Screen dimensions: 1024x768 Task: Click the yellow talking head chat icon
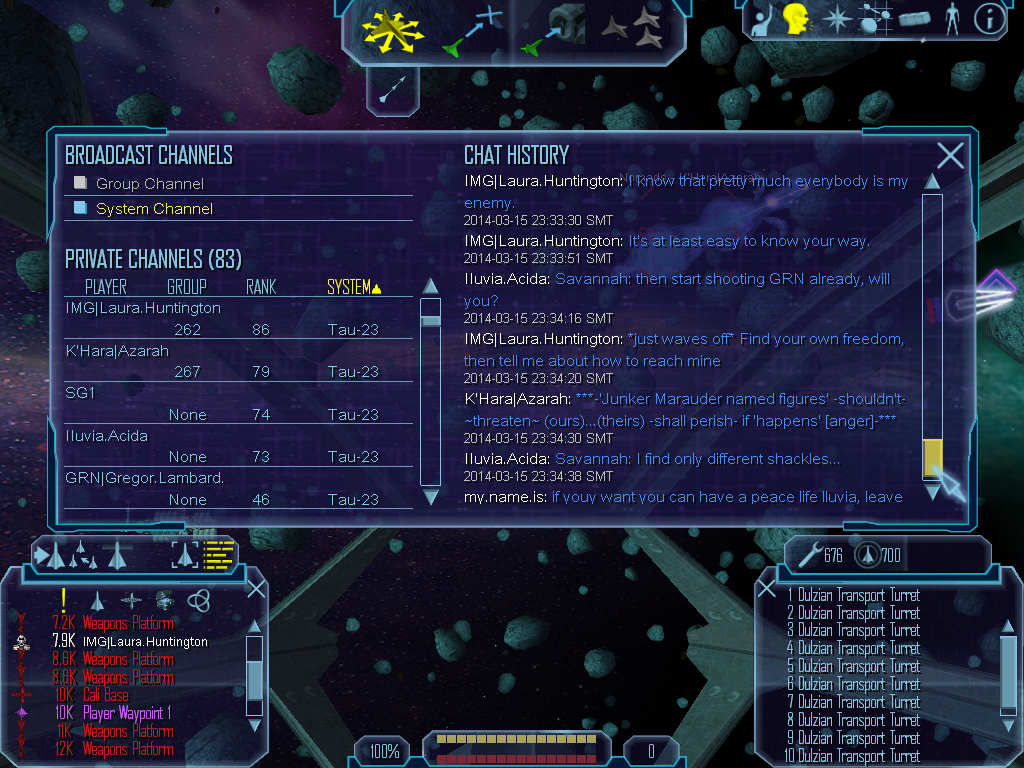(795, 19)
